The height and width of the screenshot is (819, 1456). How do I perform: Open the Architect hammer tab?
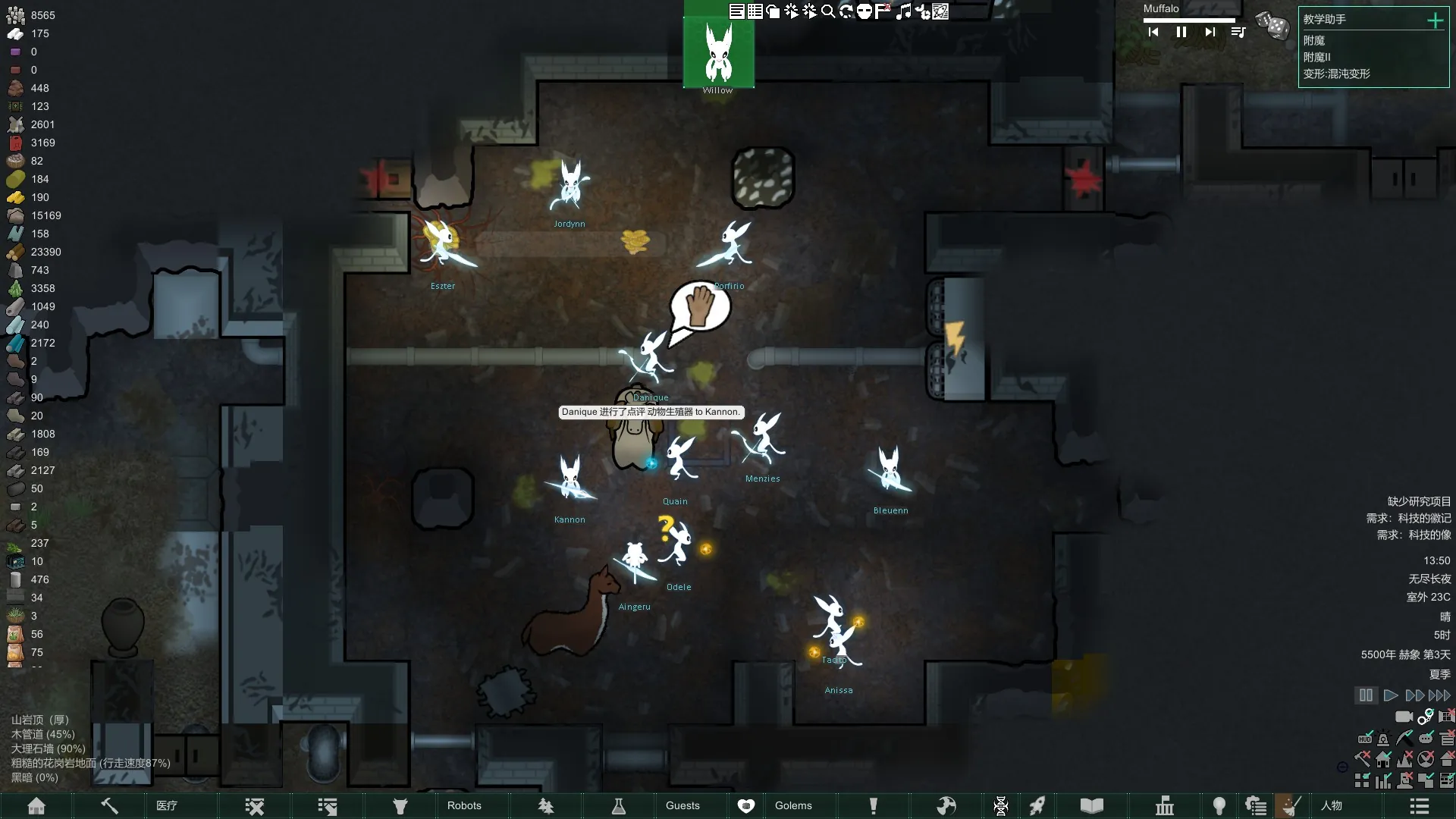[x=109, y=805]
